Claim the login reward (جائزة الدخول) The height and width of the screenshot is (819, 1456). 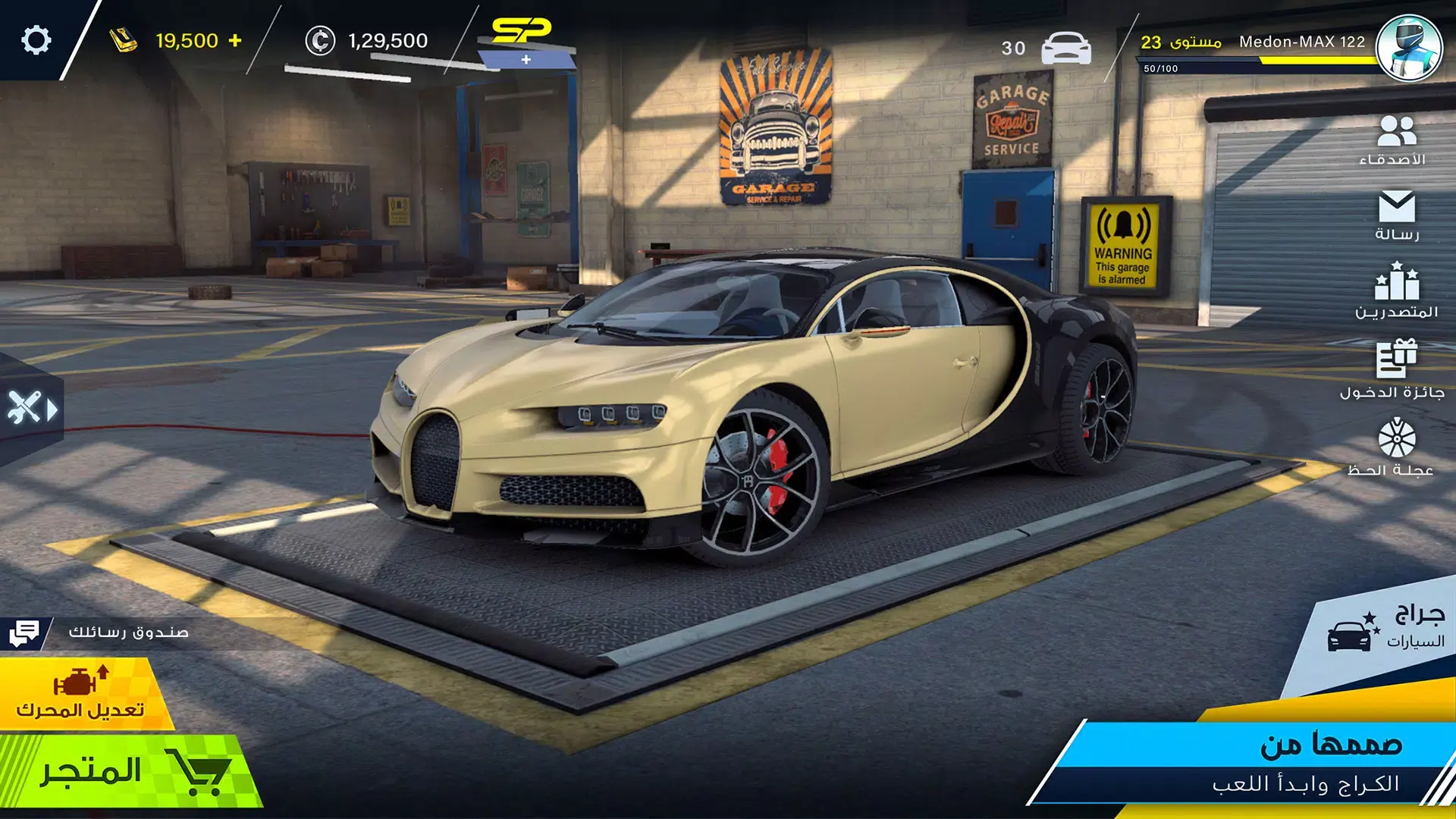[1394, 370]
